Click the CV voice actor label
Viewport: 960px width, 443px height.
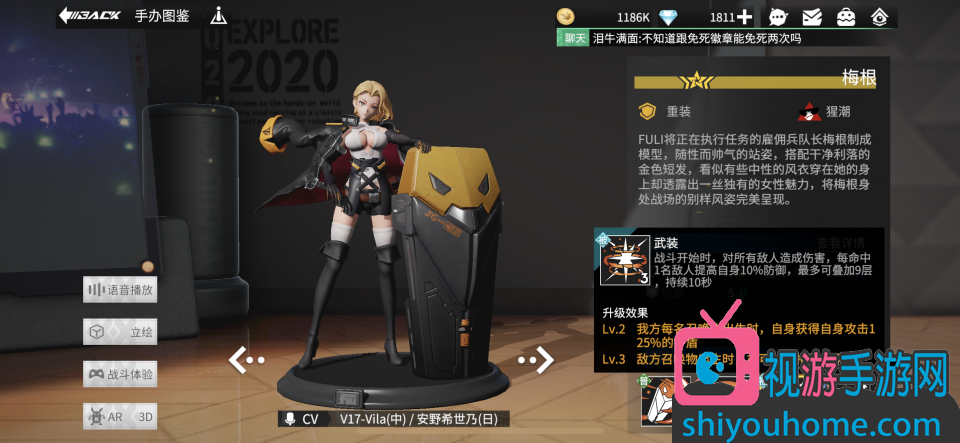[x=302, y=419]
